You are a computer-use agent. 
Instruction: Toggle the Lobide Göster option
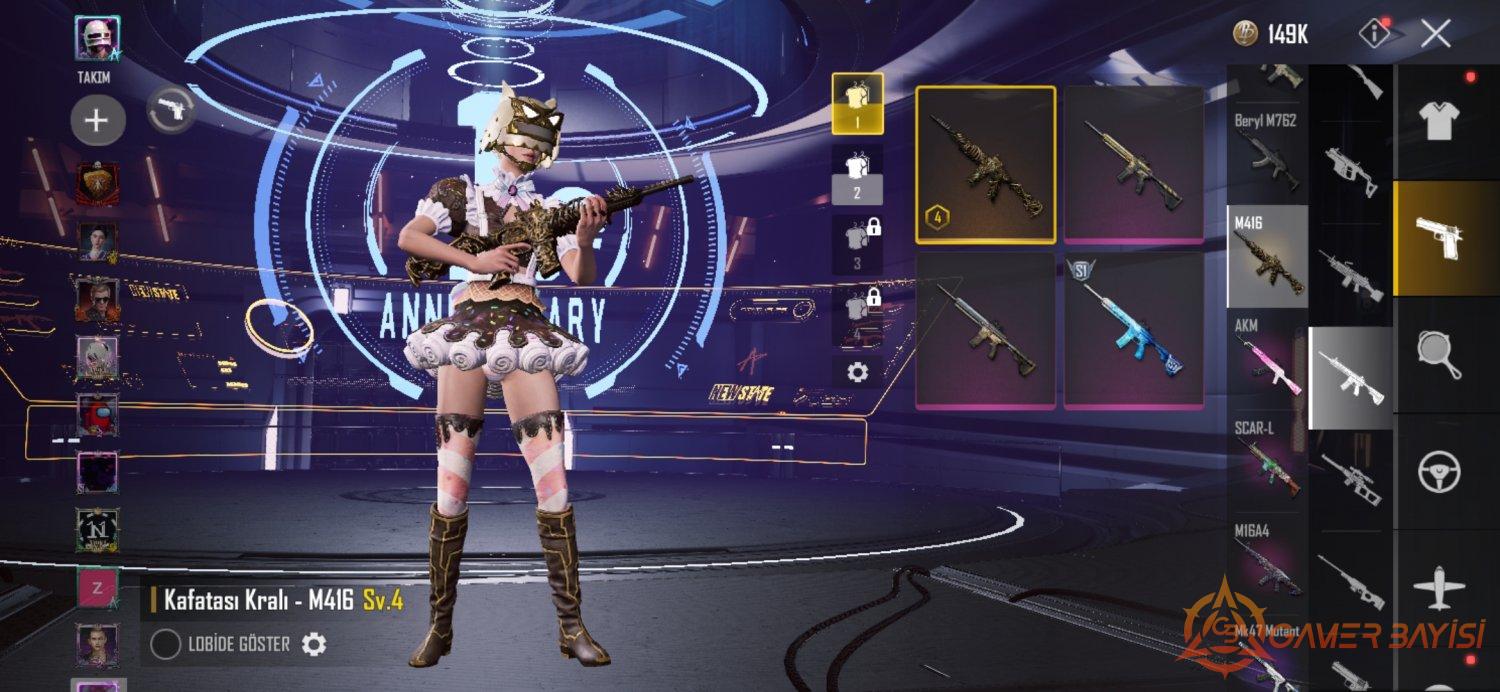(x=165, y=645)
